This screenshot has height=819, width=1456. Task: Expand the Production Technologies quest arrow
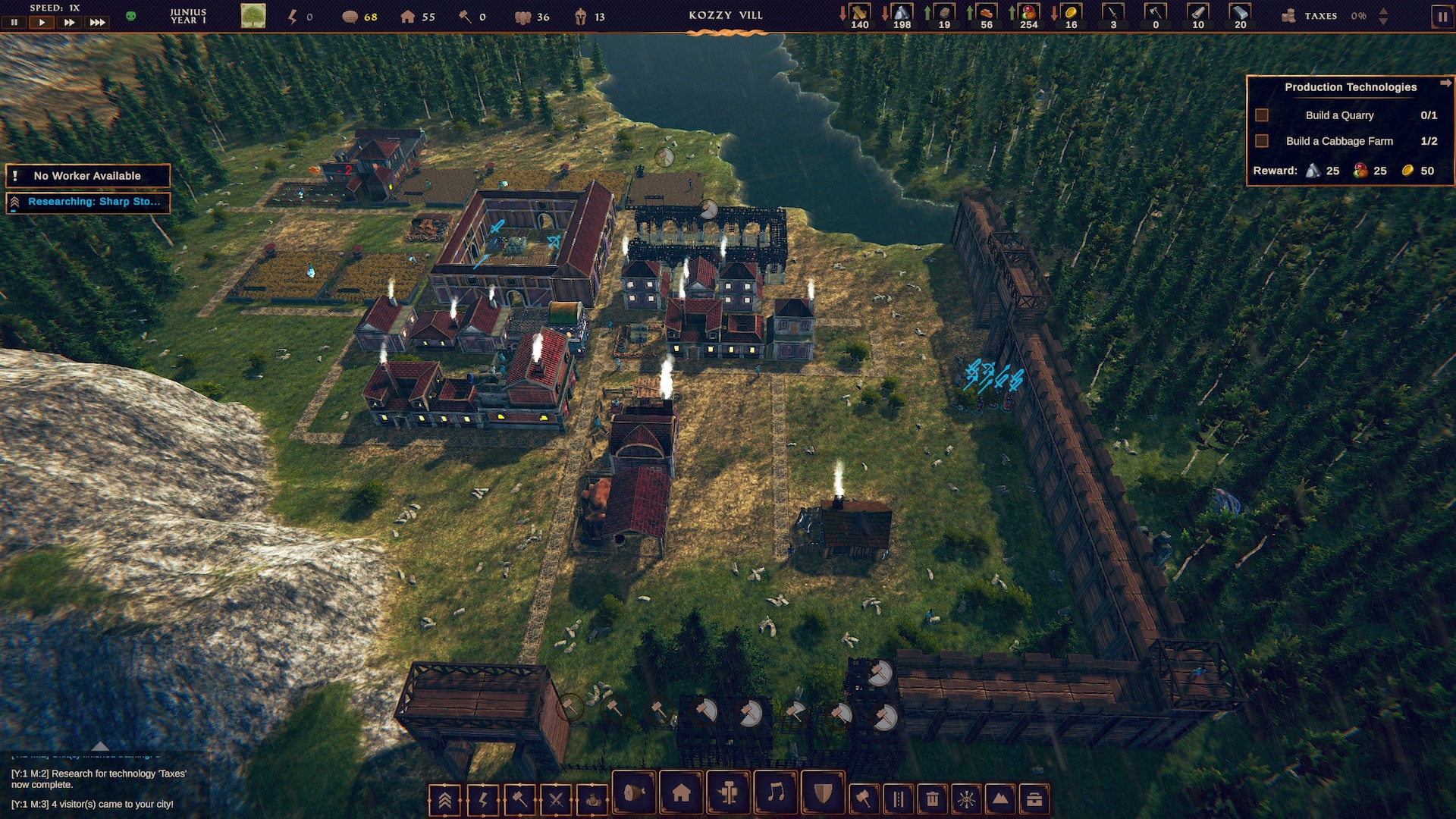pos(1445,83)
